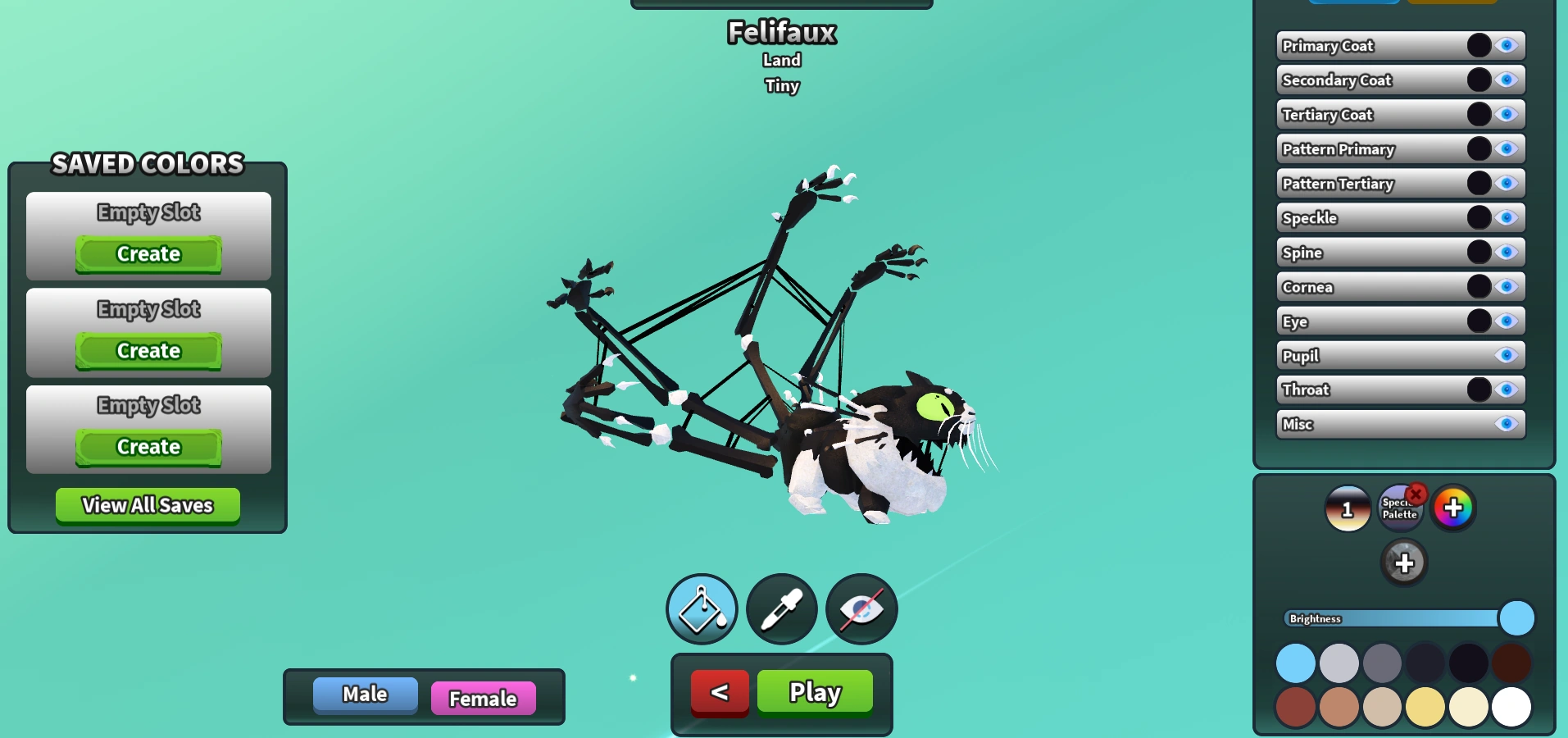Select the white color swatch
The height and width of the screenshot is (738, 1568).
1511,705
